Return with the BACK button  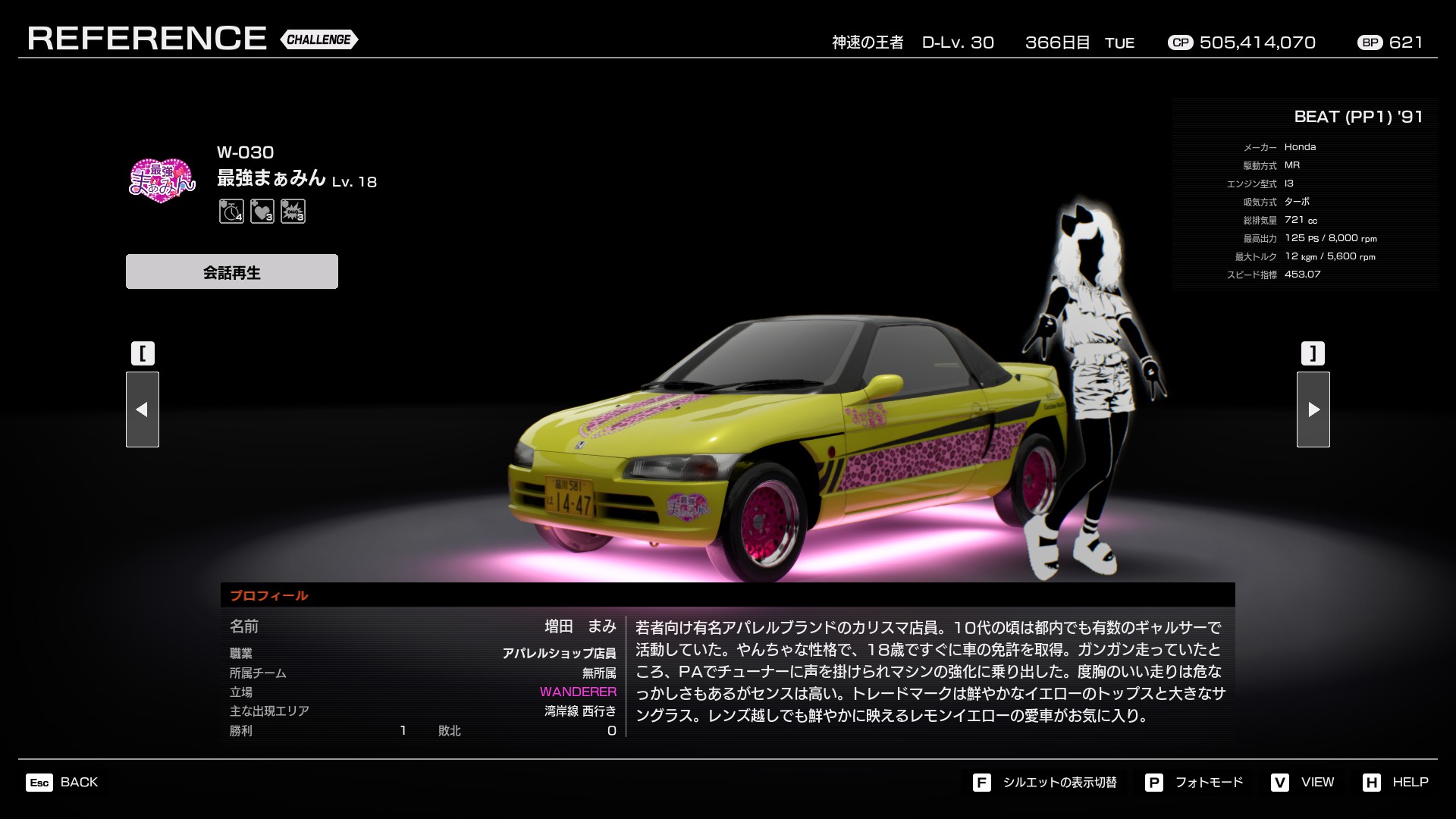coord(62,783)
